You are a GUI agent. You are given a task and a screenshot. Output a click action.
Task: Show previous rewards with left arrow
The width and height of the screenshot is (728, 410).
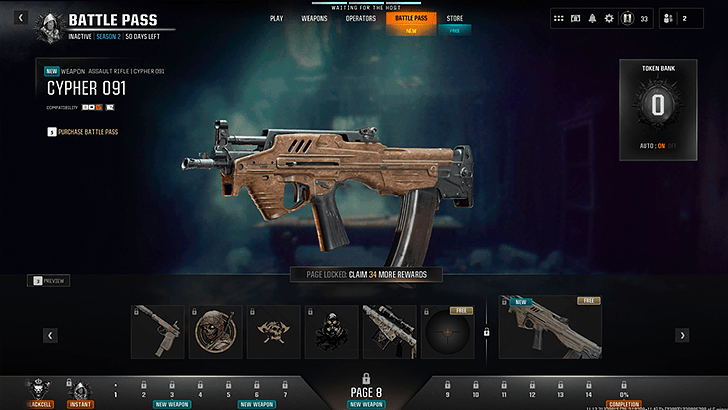49,335
